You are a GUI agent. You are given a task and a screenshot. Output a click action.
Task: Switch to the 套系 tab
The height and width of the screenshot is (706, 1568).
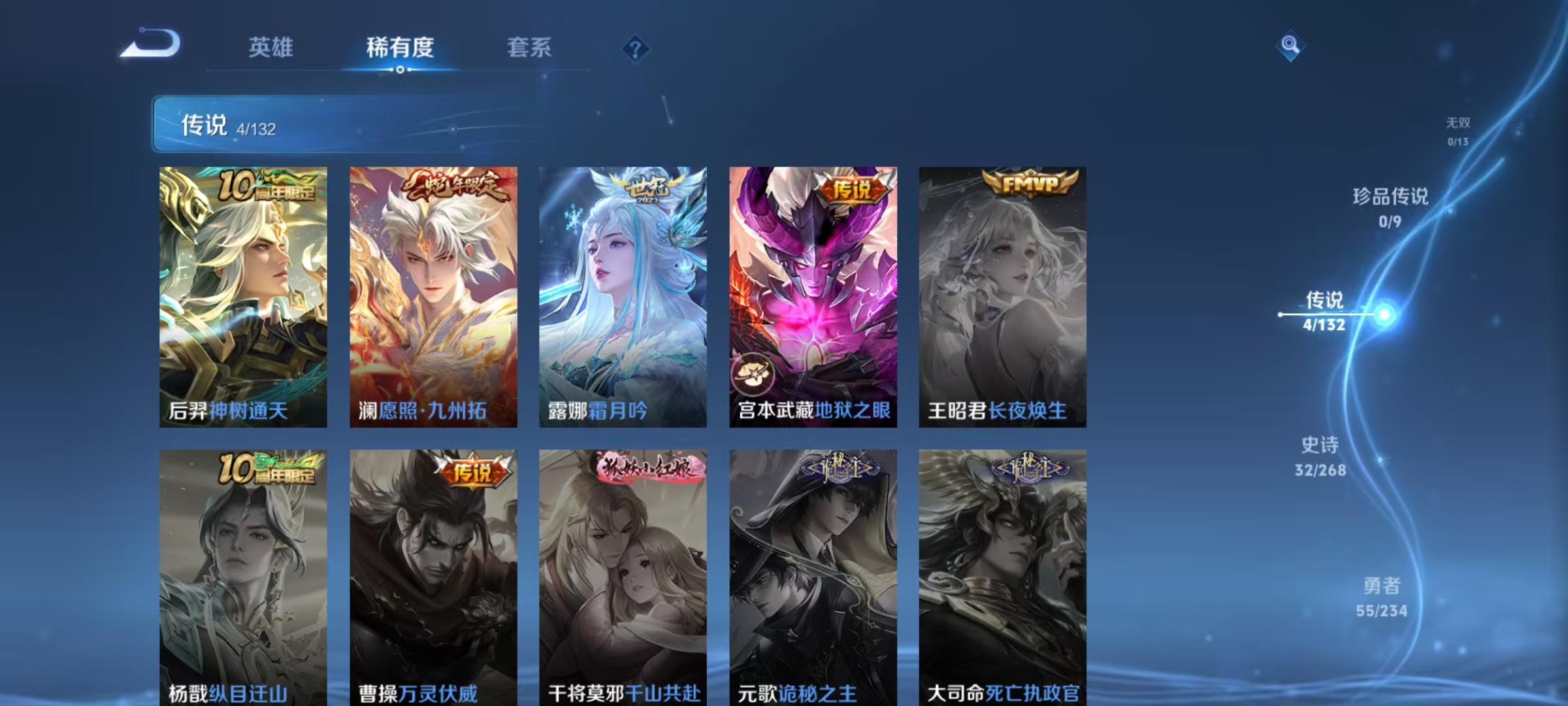(529, 47)
